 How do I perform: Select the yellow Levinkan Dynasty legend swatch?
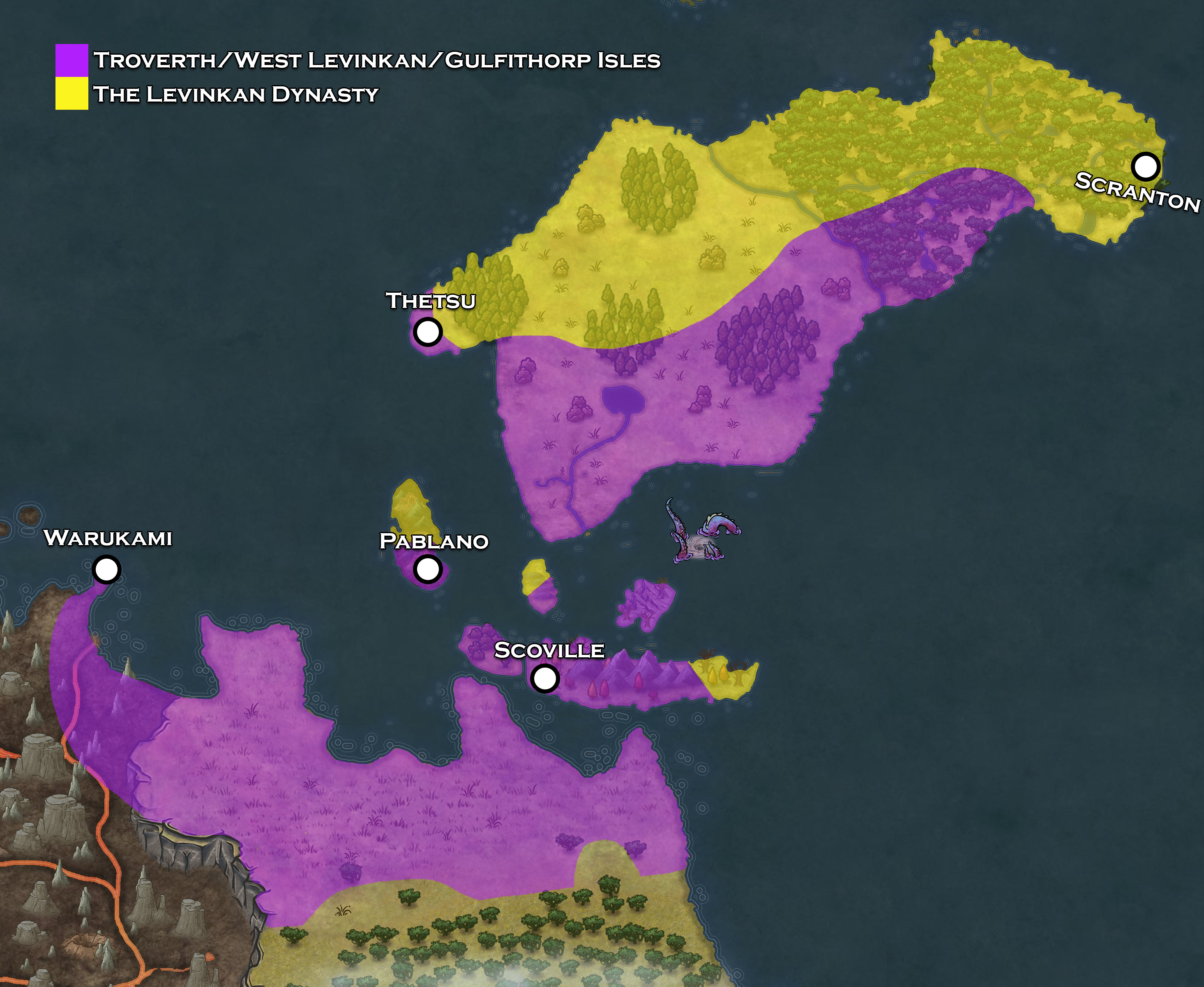[x=72, y=94]
